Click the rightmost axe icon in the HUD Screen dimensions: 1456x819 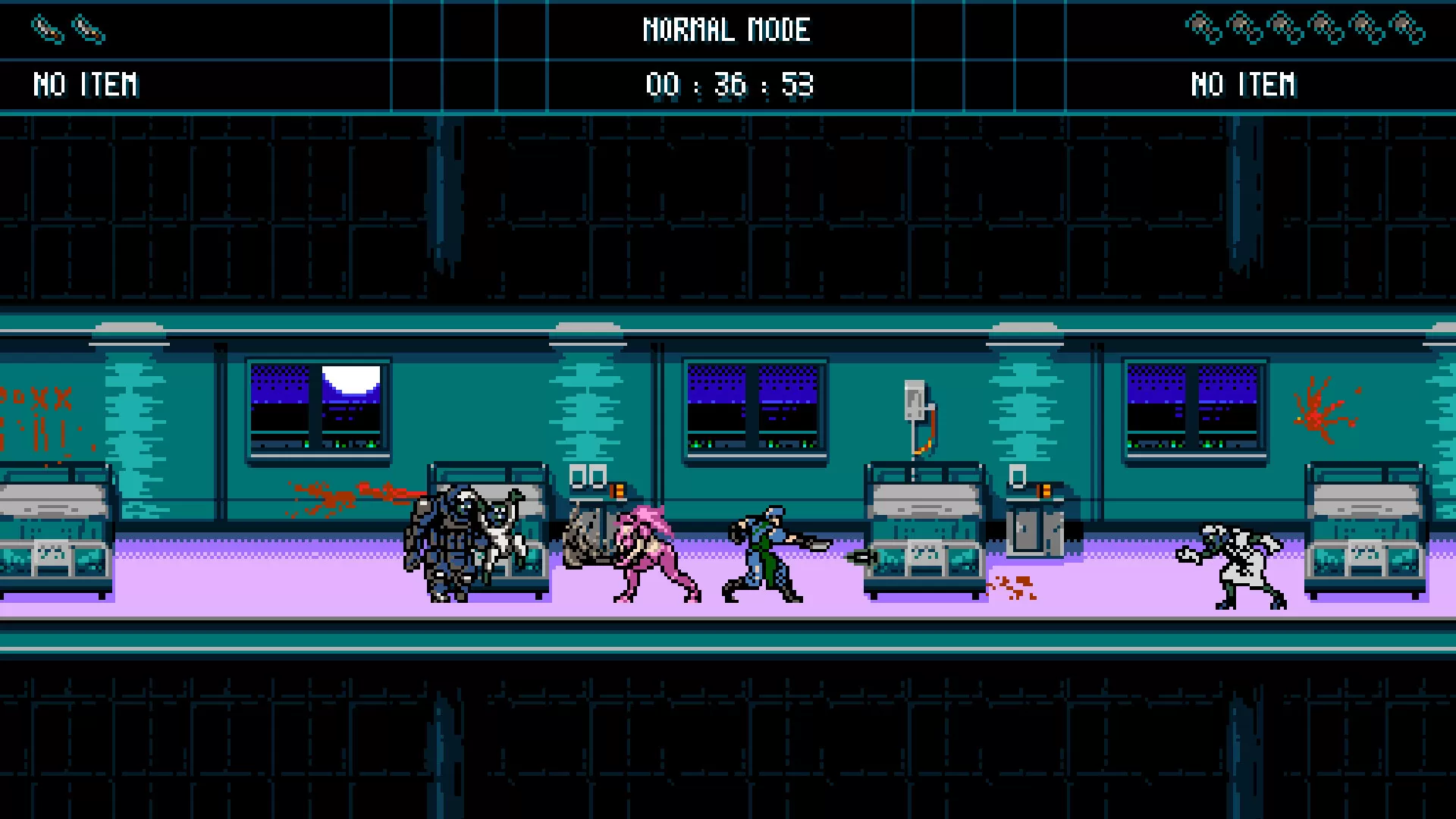click(x=1408, y=27)
